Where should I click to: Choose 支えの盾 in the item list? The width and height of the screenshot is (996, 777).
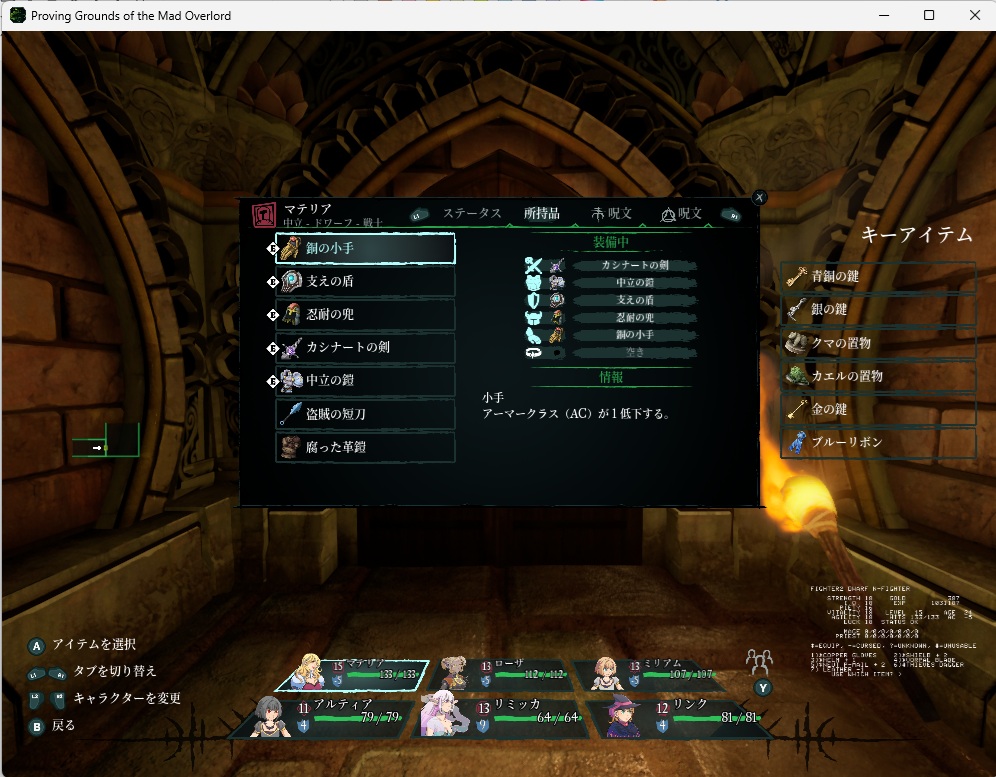coord(365,282)
